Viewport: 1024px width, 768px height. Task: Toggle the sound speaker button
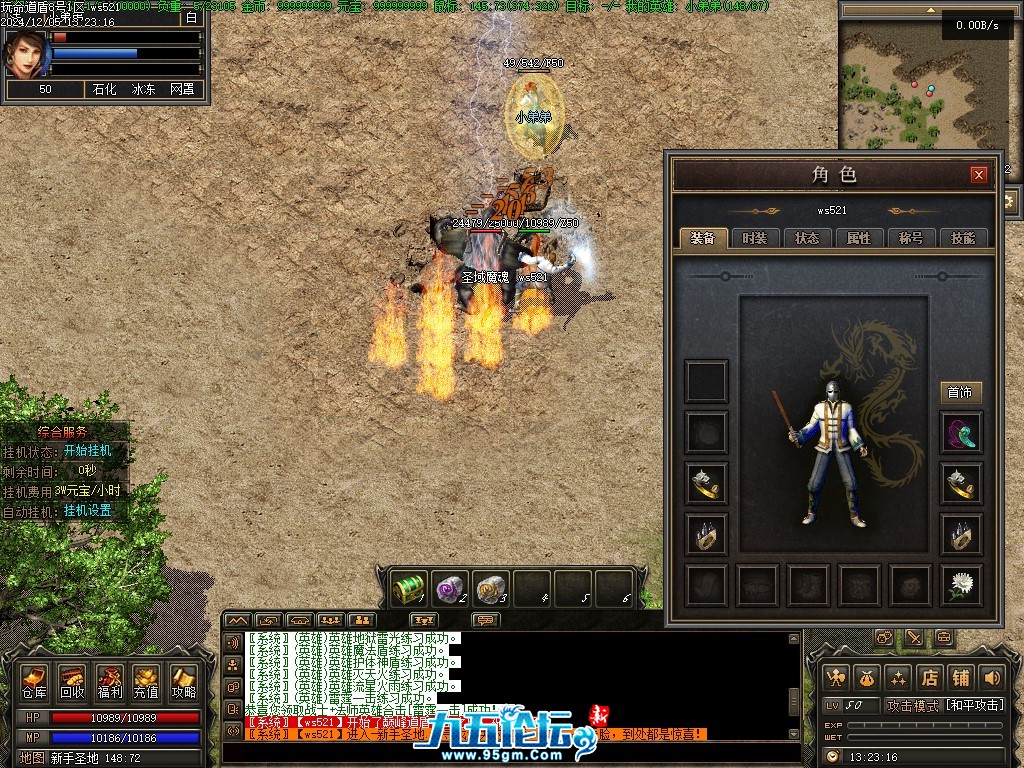click(x=991, y=677)
